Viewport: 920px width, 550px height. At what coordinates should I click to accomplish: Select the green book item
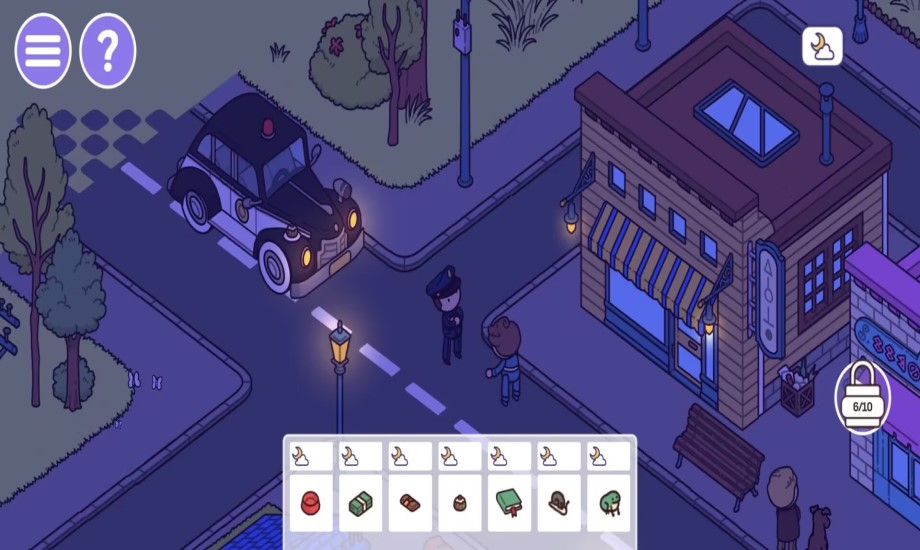coord(509,502)
